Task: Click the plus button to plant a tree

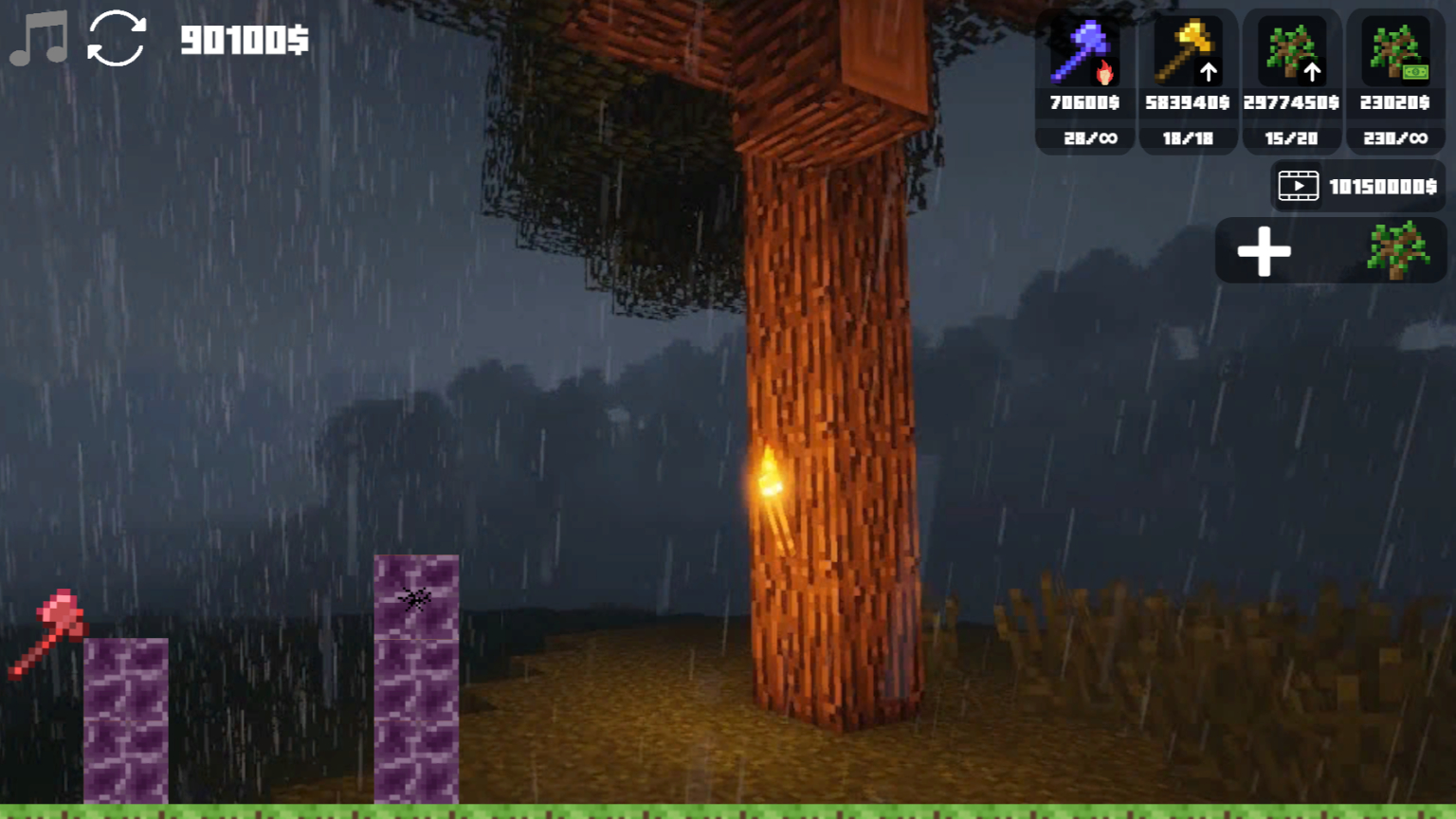Action: coord(1265,250)
